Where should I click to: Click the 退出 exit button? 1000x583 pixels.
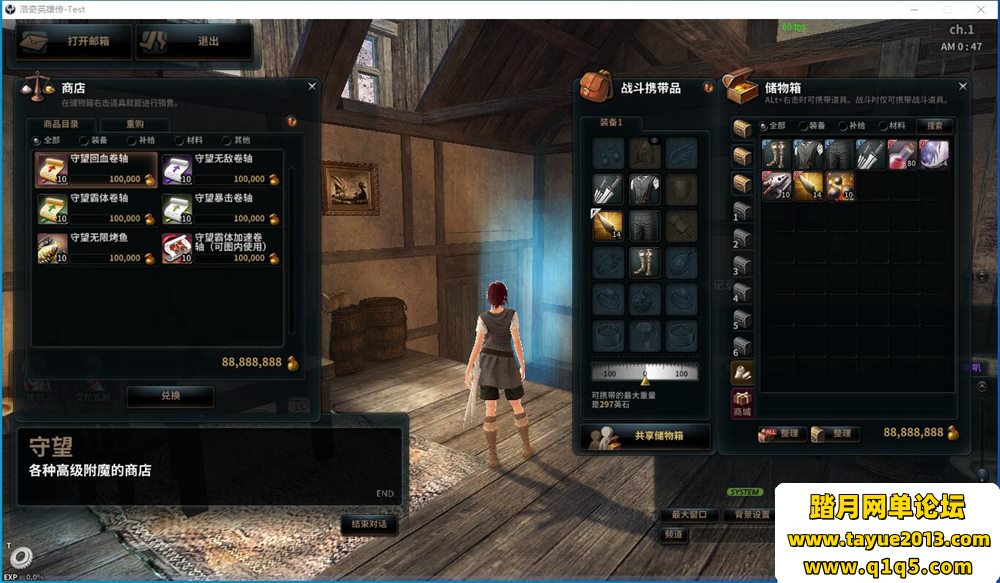point(194,42)
